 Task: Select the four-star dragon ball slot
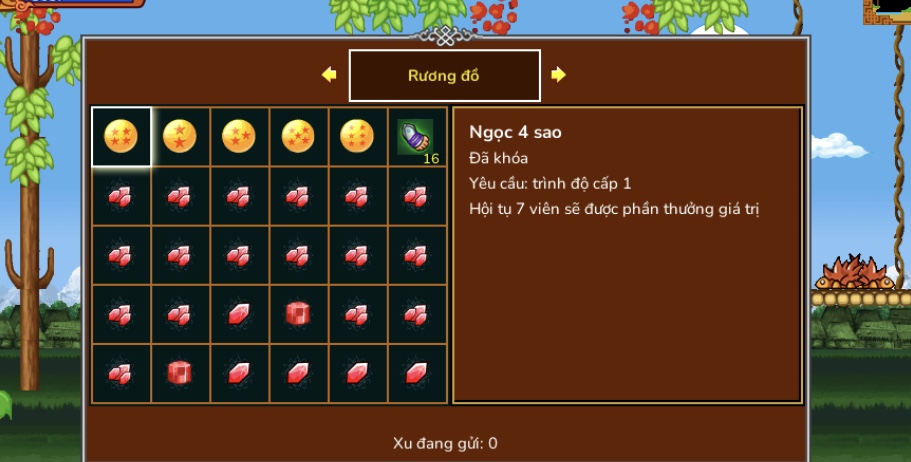point(121,136)
